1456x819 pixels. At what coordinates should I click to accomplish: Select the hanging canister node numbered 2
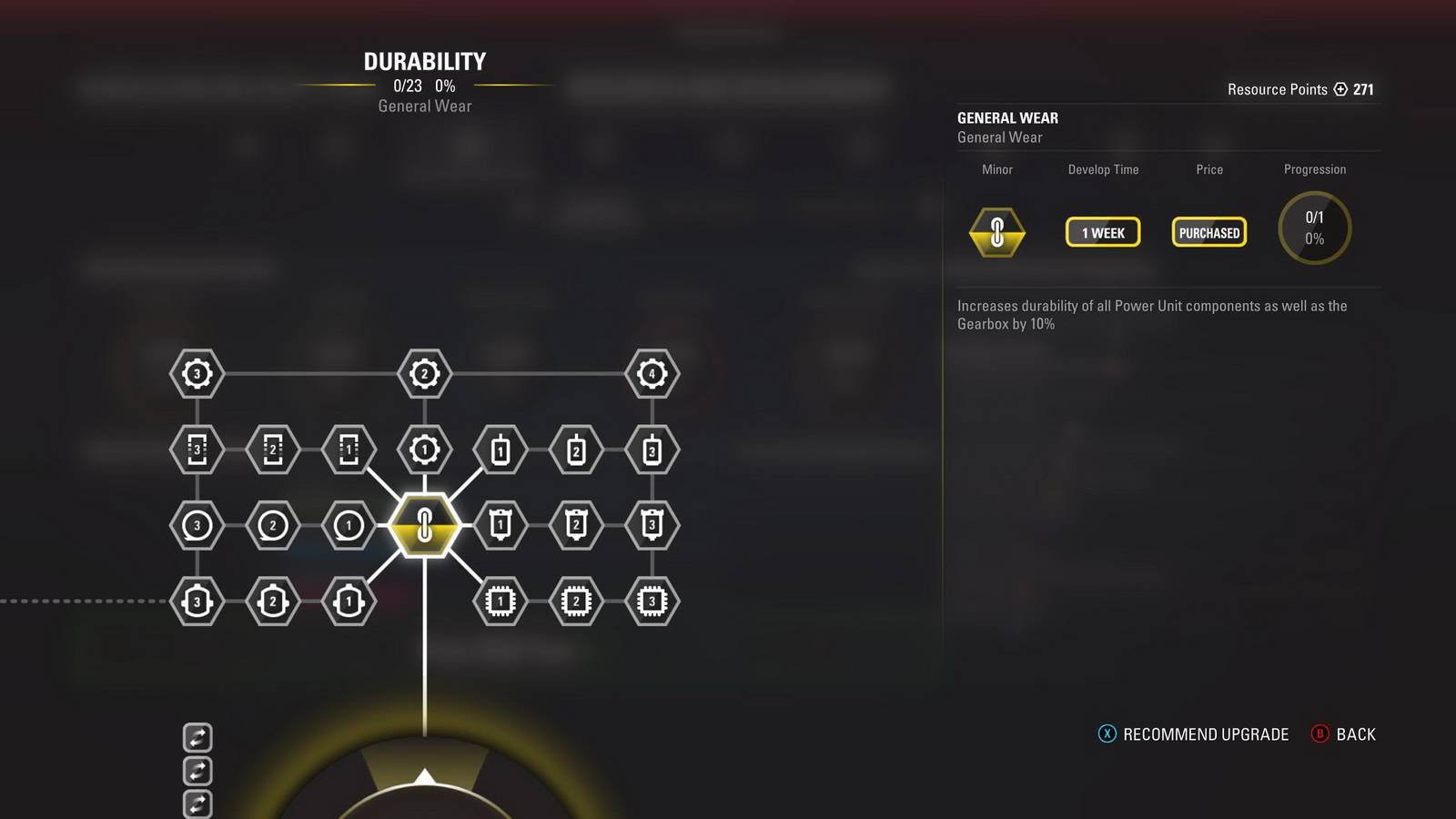(576, 525)
